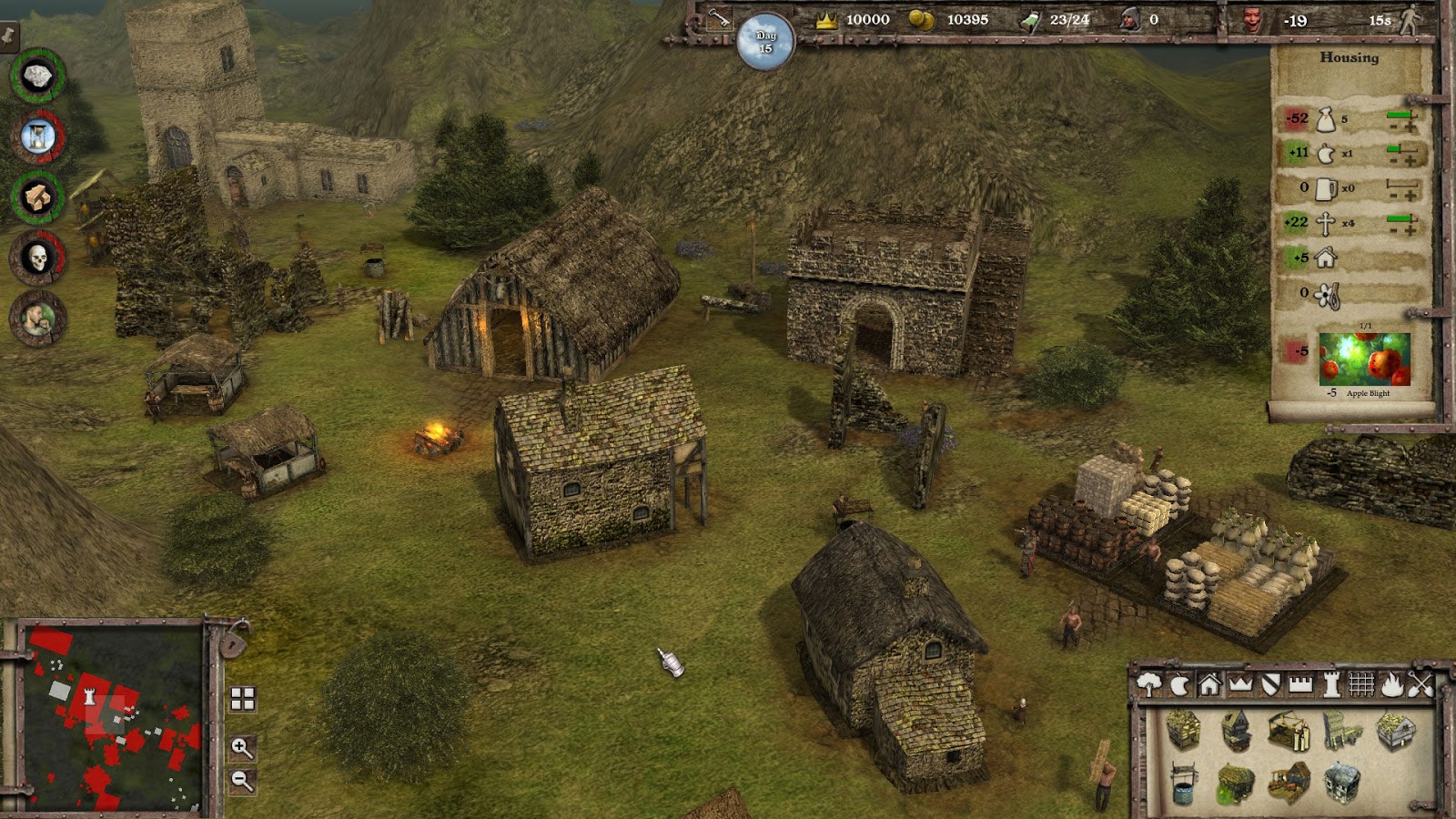Image resolution: width=1456 pixels, height=819 pixels.
Task: Click the thinking man advisor portrait
Action: click(37, 318)
